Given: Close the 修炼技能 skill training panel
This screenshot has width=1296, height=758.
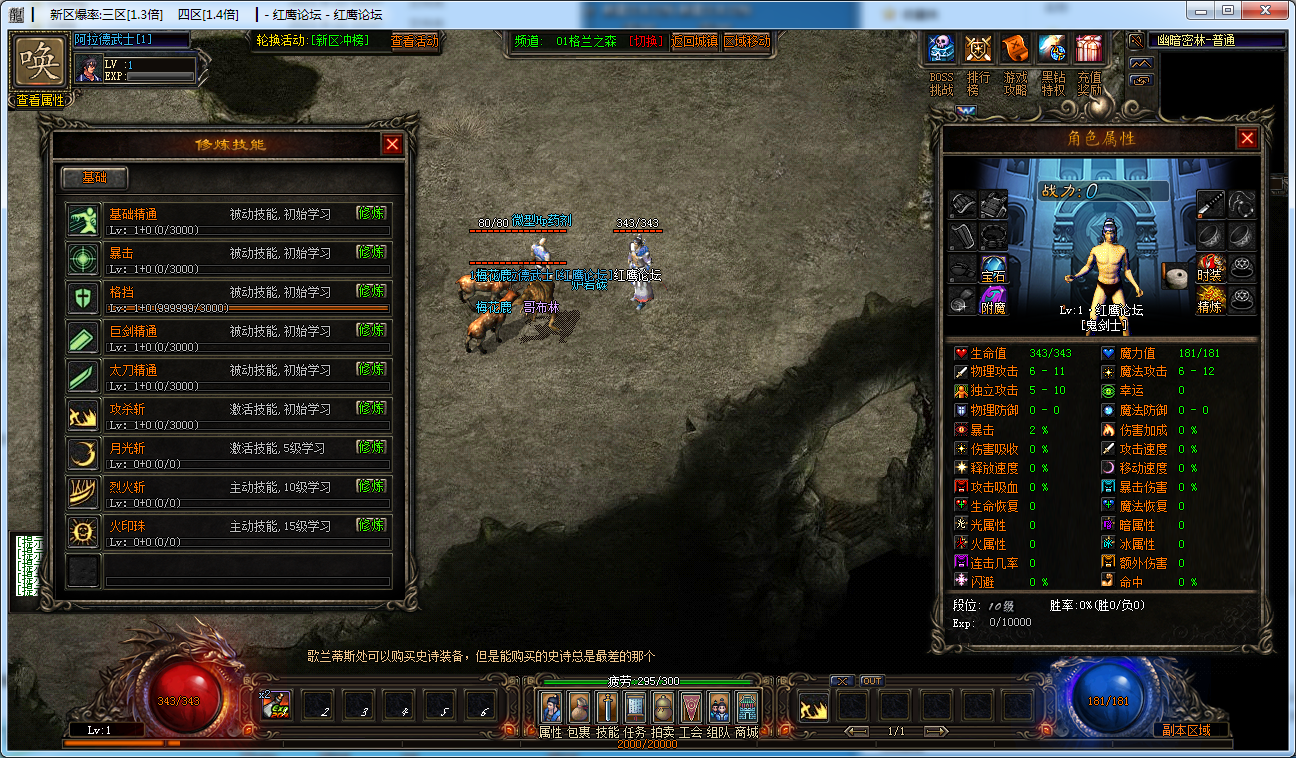Looking at the screenshot, I should [x=392, y=144].
